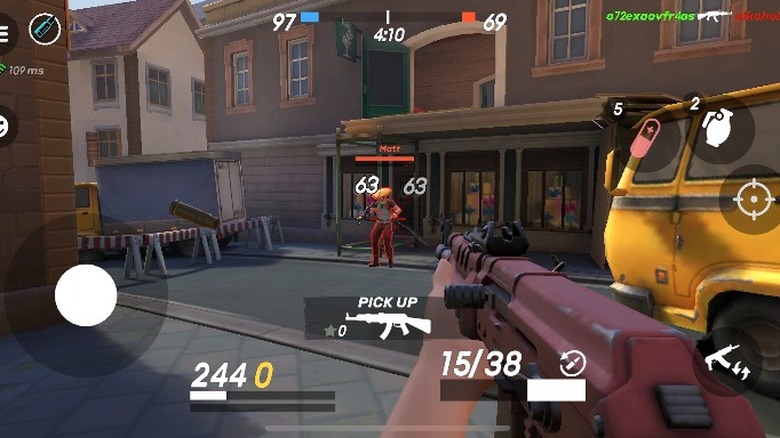Tap the white movement joystick knob
The height and width of the screenshot is (438, 780).
coord(85,295)
